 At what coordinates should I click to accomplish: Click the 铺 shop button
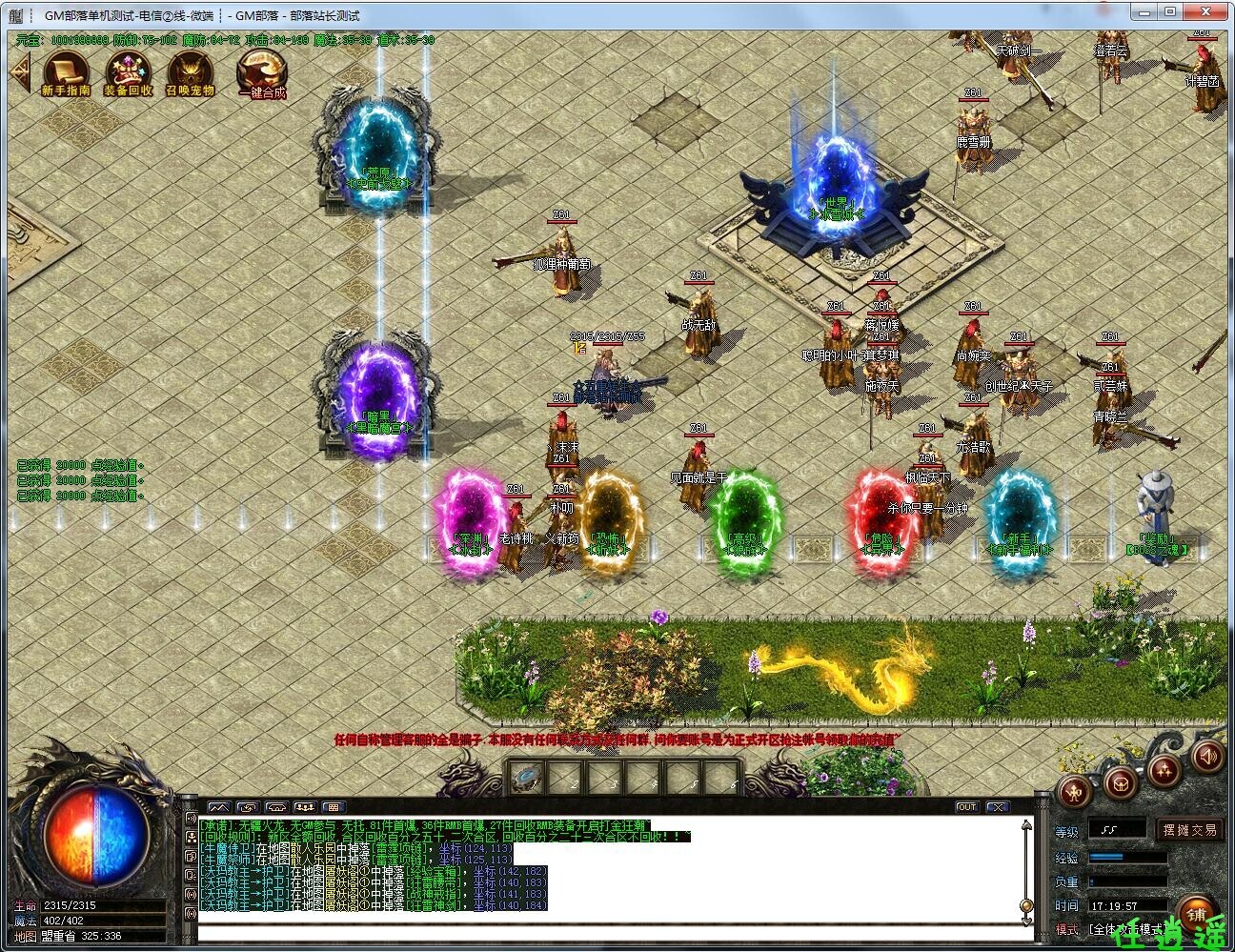[1197, 912]
